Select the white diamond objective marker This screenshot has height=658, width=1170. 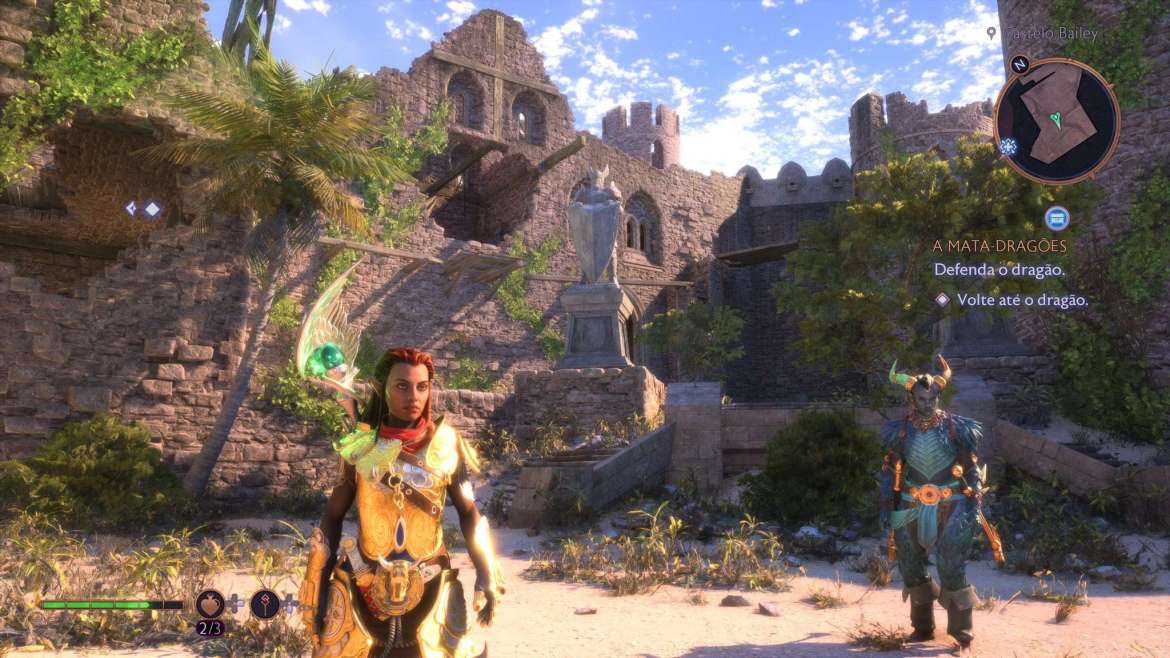tap(152, 208)
